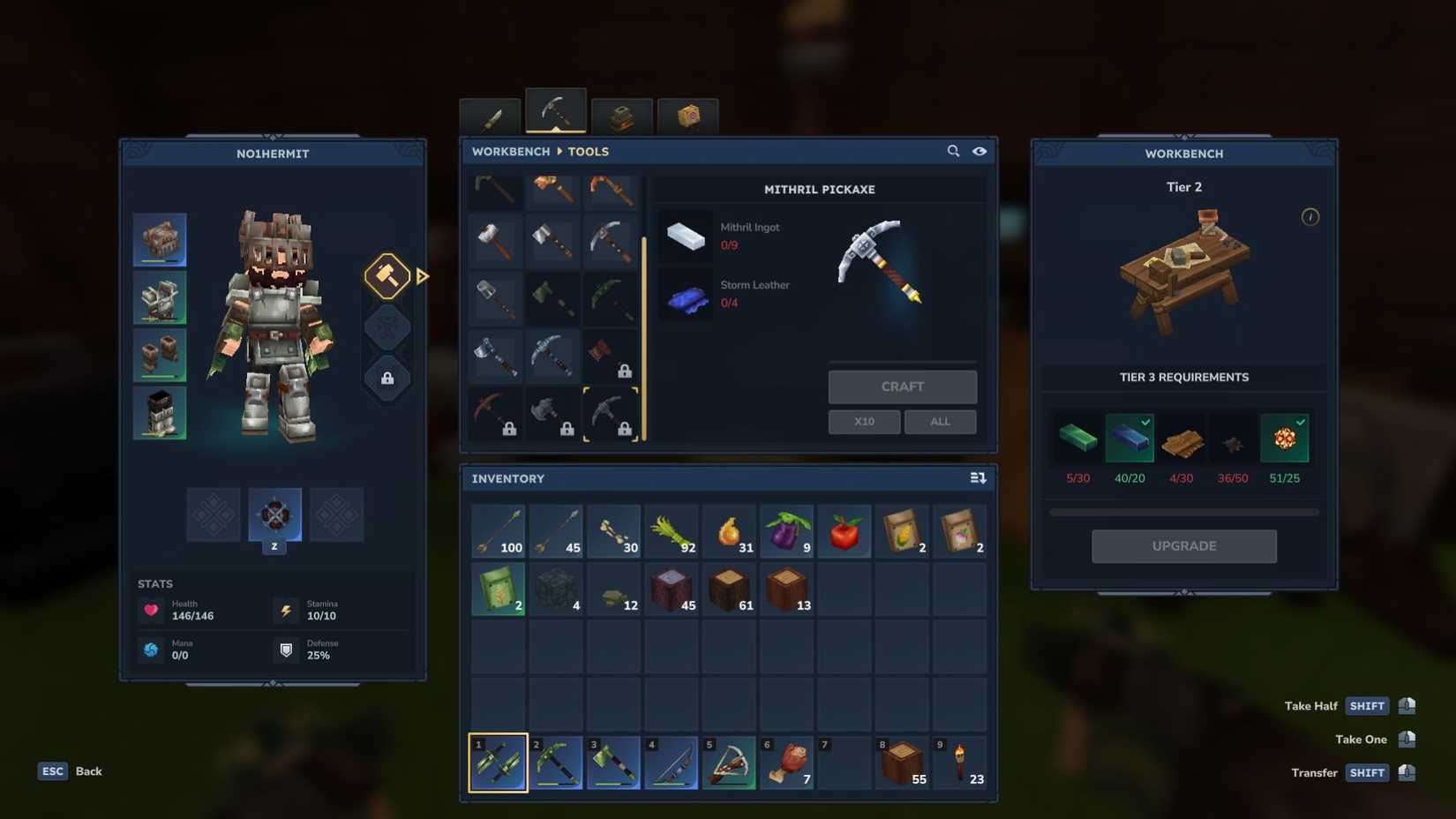Screen dimensions: 1456x819
Task: Toggle the eye icon to show craftable recipes
Action: click(979, 151)
